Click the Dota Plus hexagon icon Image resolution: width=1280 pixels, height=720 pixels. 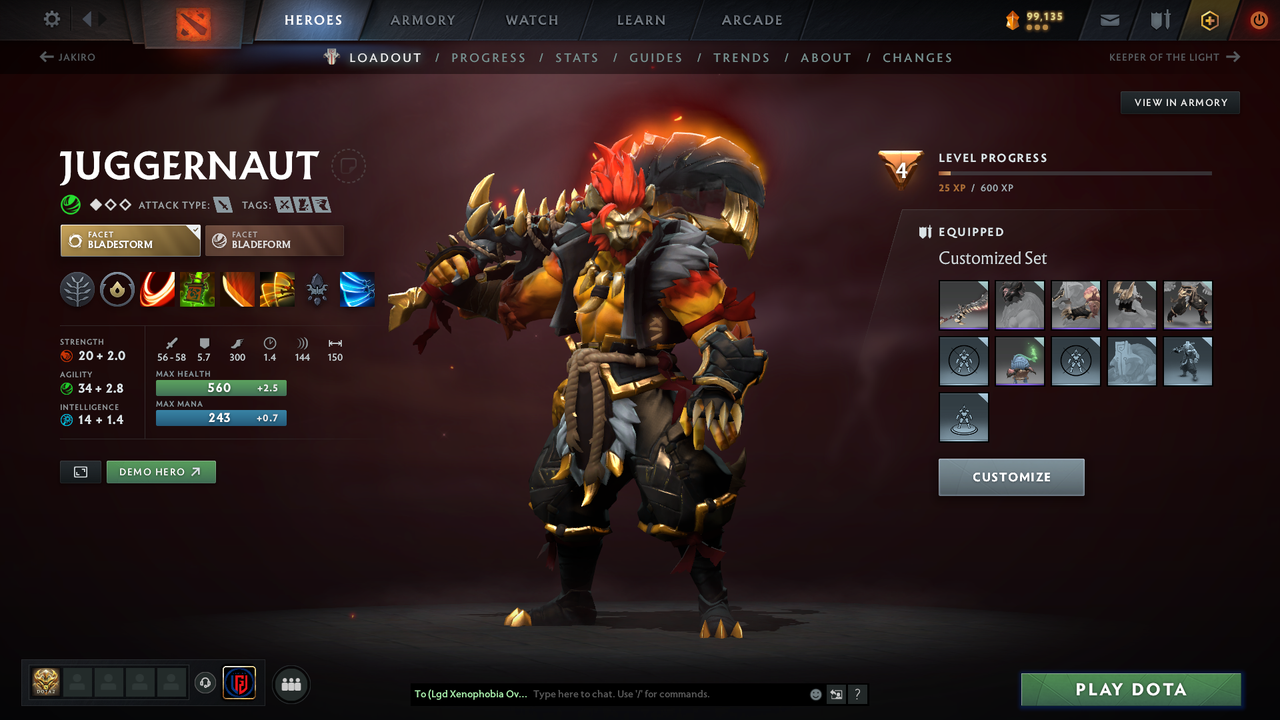click(x=1209, y=19)
